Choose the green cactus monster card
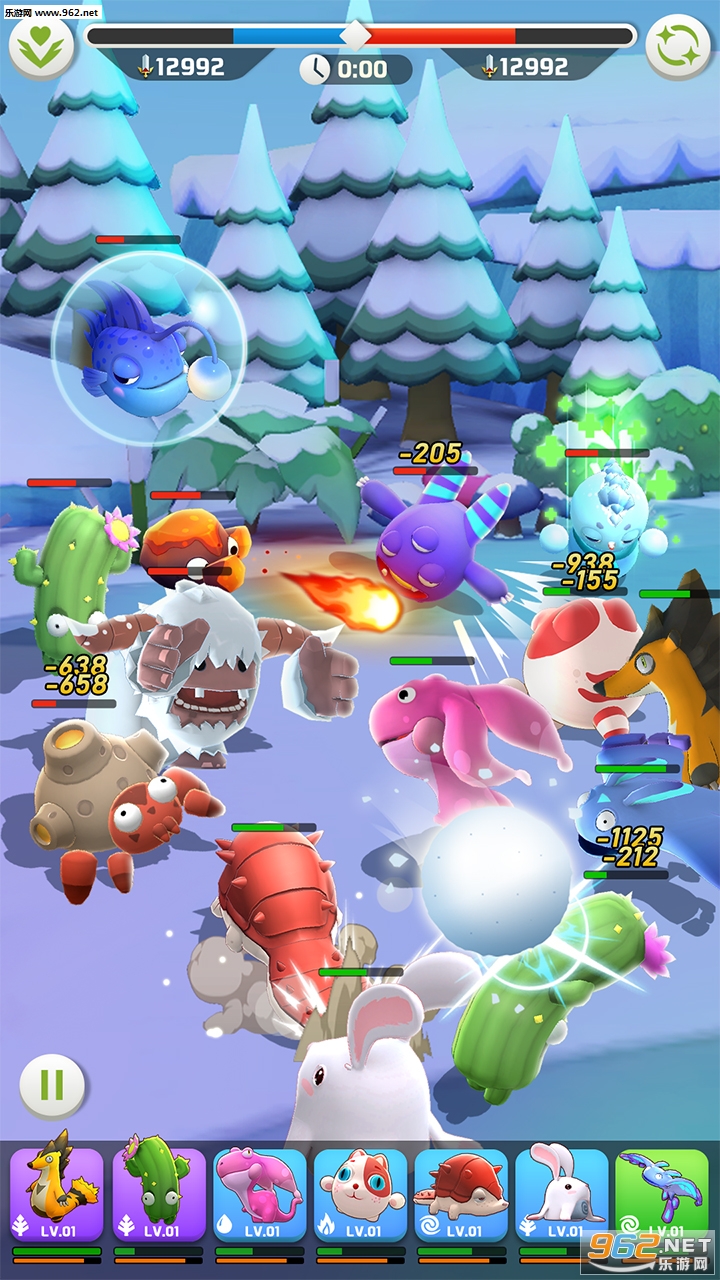 click(158, 1196)
